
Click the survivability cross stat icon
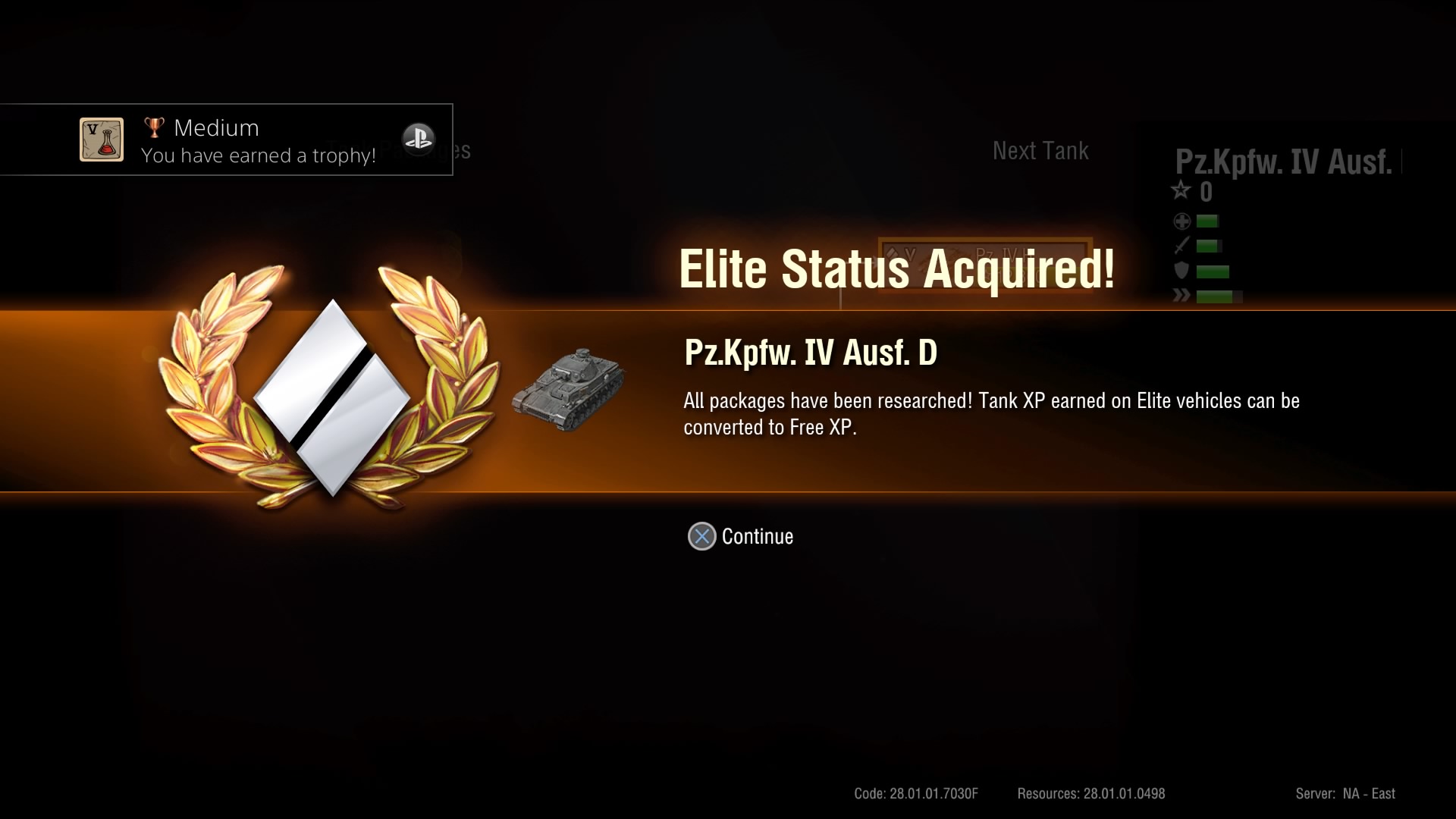[x=1181, y=221]
